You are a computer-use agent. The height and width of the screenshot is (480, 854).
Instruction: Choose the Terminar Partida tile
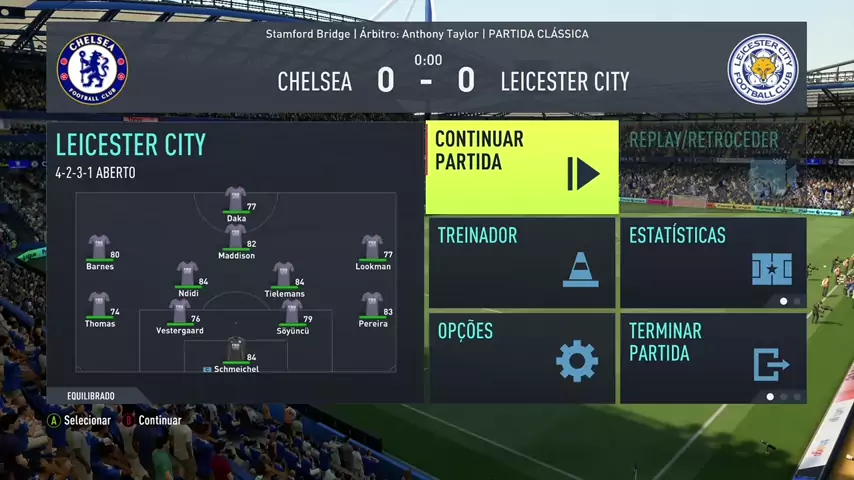[x=713, y=357]
